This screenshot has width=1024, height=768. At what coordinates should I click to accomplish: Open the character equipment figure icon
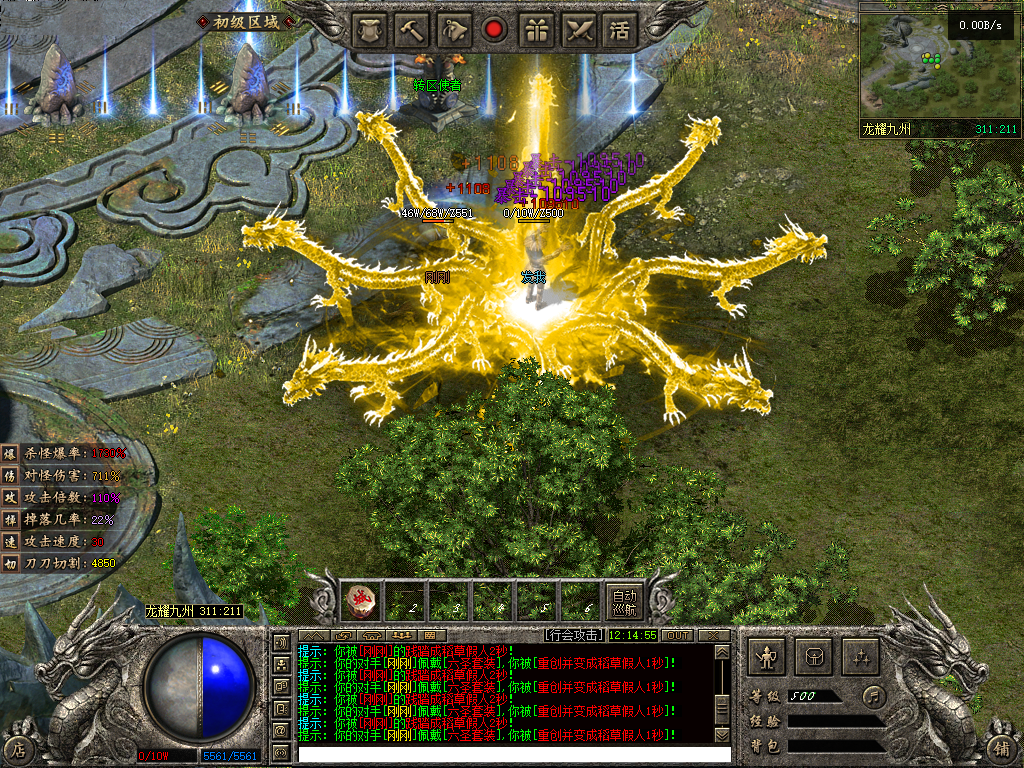(767, 657)
